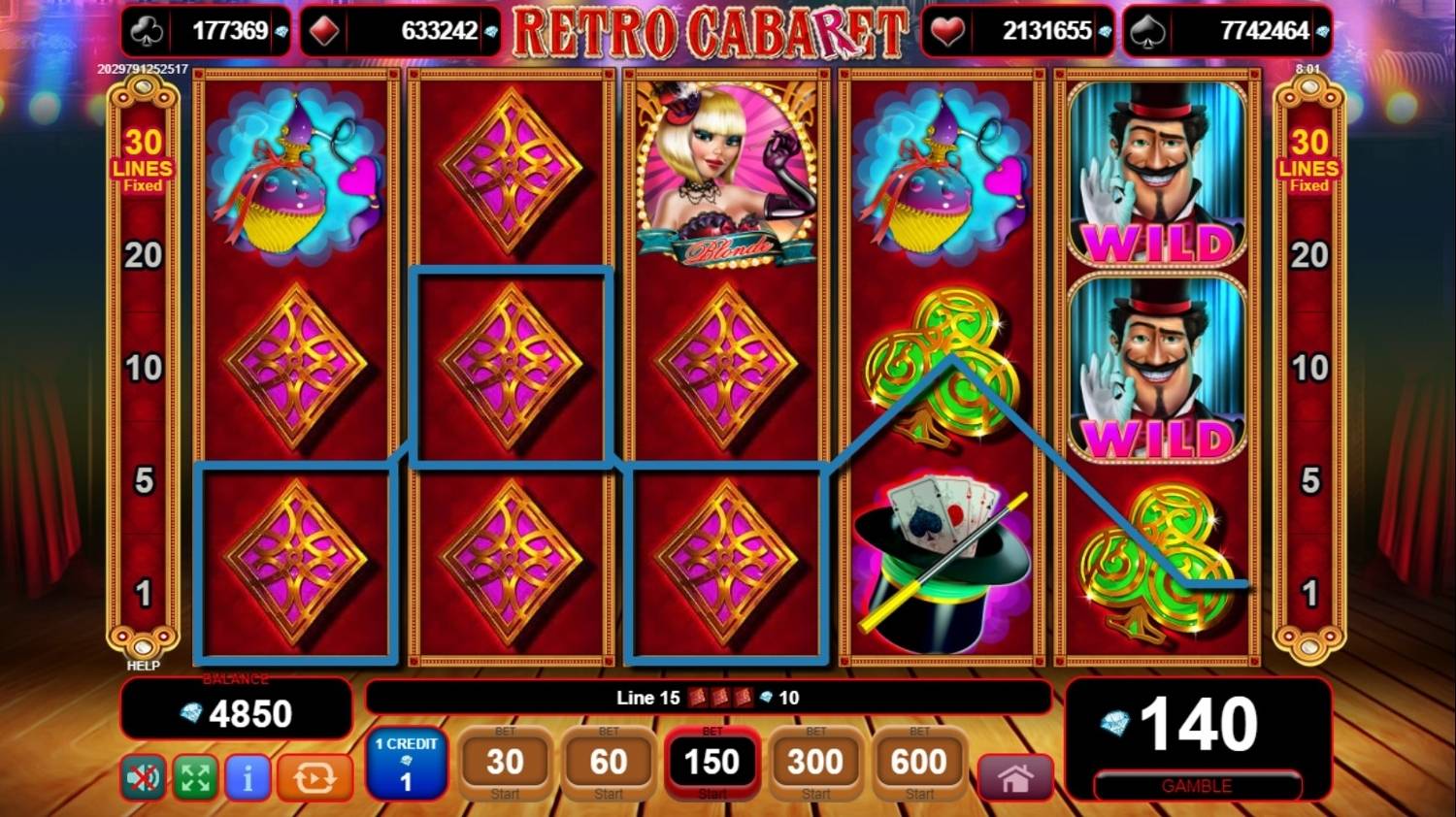This screenshot has width=1456, height=817.
Task: Click the hearts jackpot display
Action: pos(1019,30)
